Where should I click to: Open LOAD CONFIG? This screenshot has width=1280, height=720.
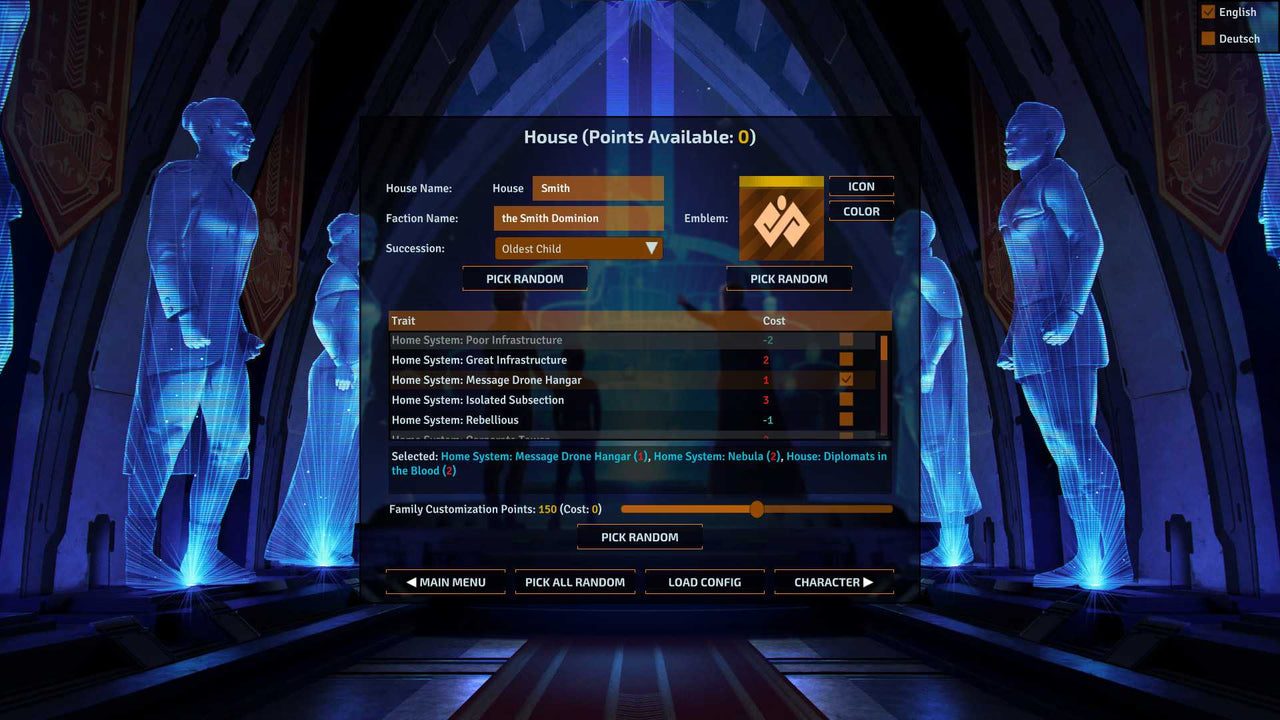click(x=704, y=581)
